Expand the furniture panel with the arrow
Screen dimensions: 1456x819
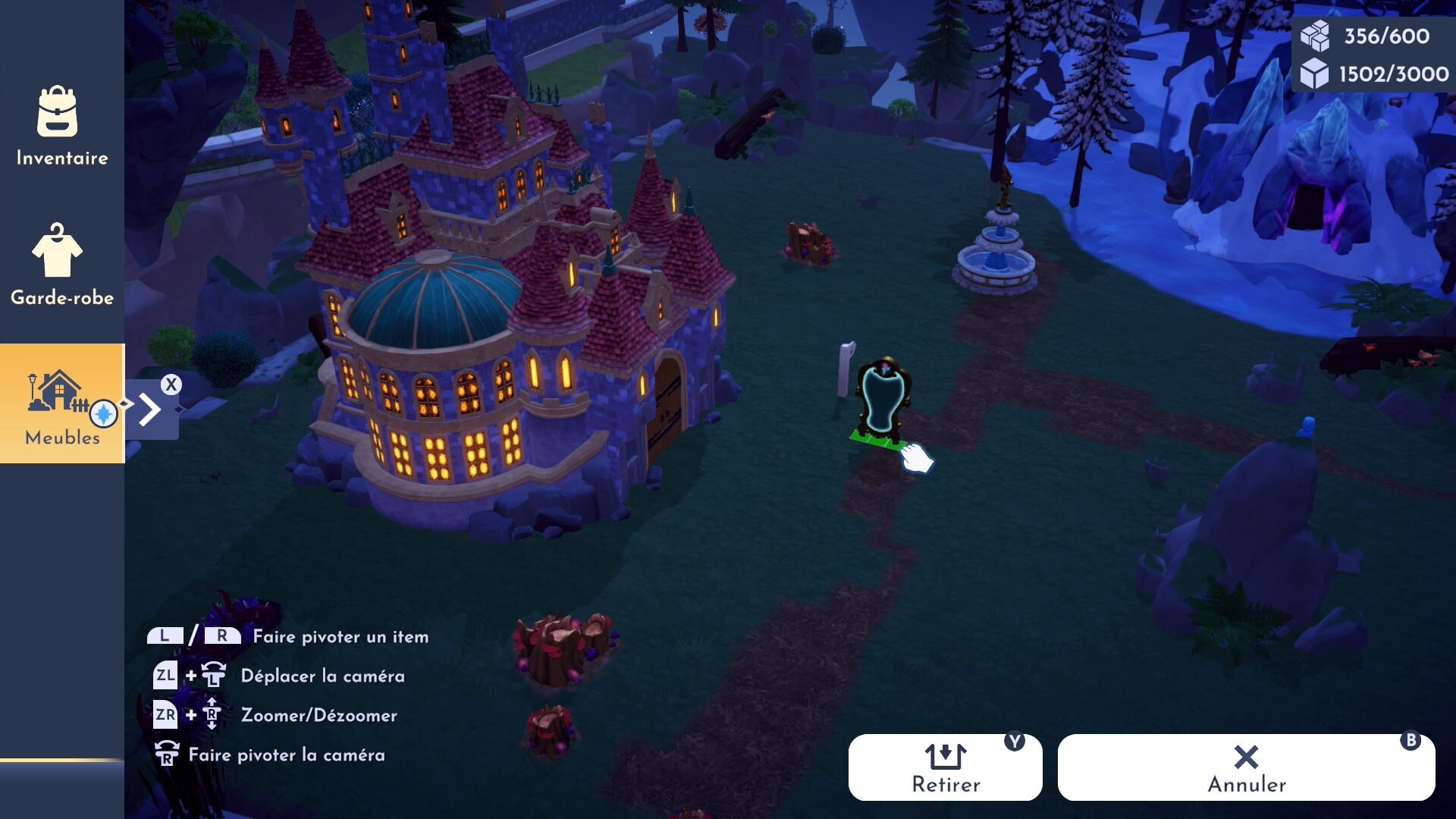(x=152, y=409)
